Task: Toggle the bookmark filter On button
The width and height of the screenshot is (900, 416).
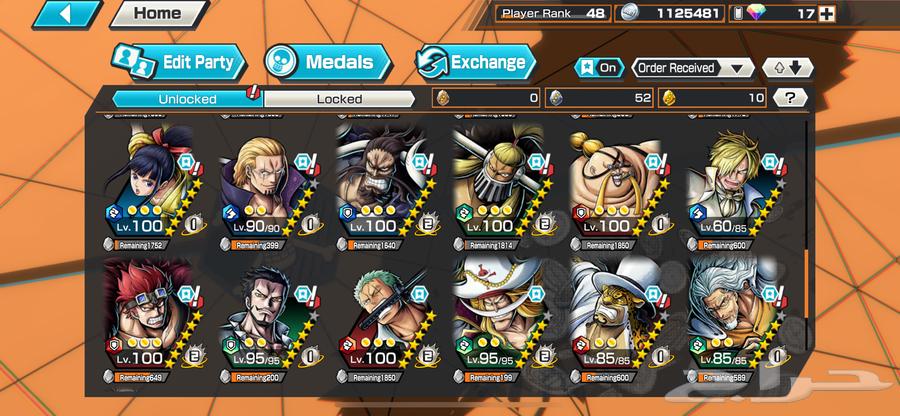Action: click(598, 68)
